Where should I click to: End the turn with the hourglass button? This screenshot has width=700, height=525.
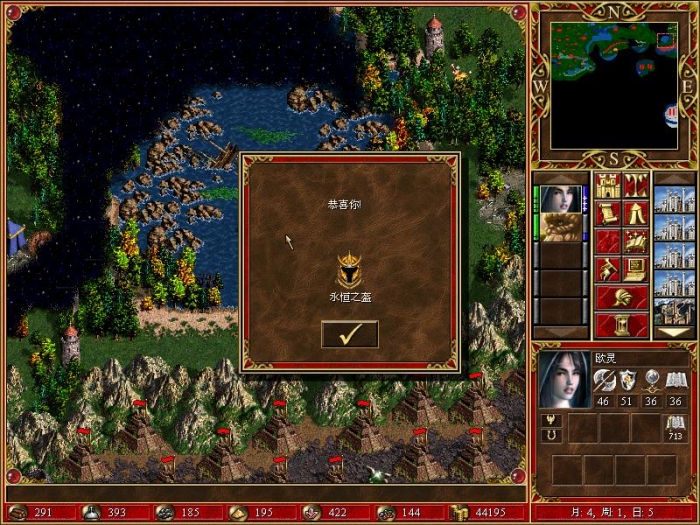622,325
